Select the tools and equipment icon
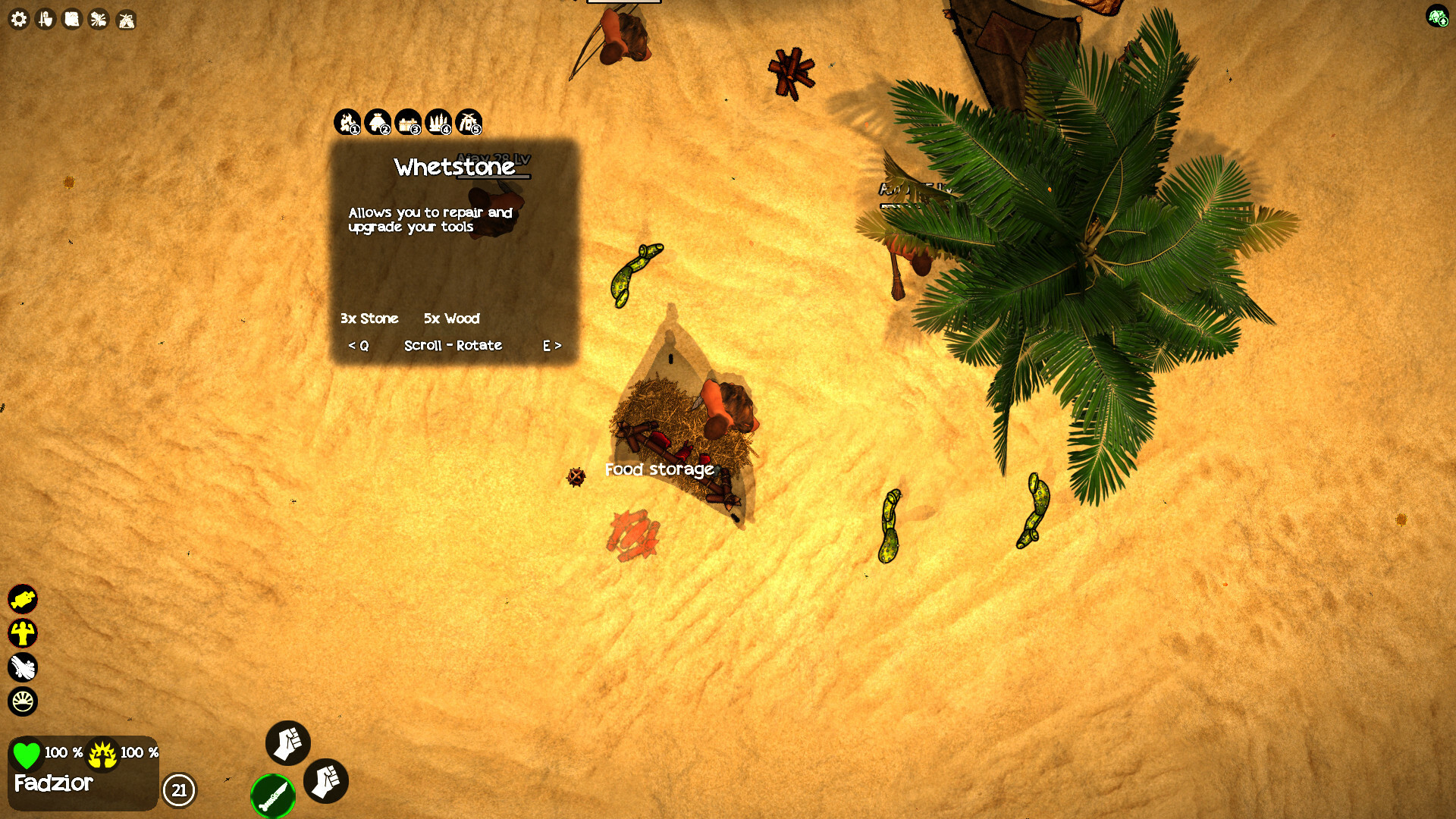This screenshot has height=819, width=1456. click(x=45, y=20)
